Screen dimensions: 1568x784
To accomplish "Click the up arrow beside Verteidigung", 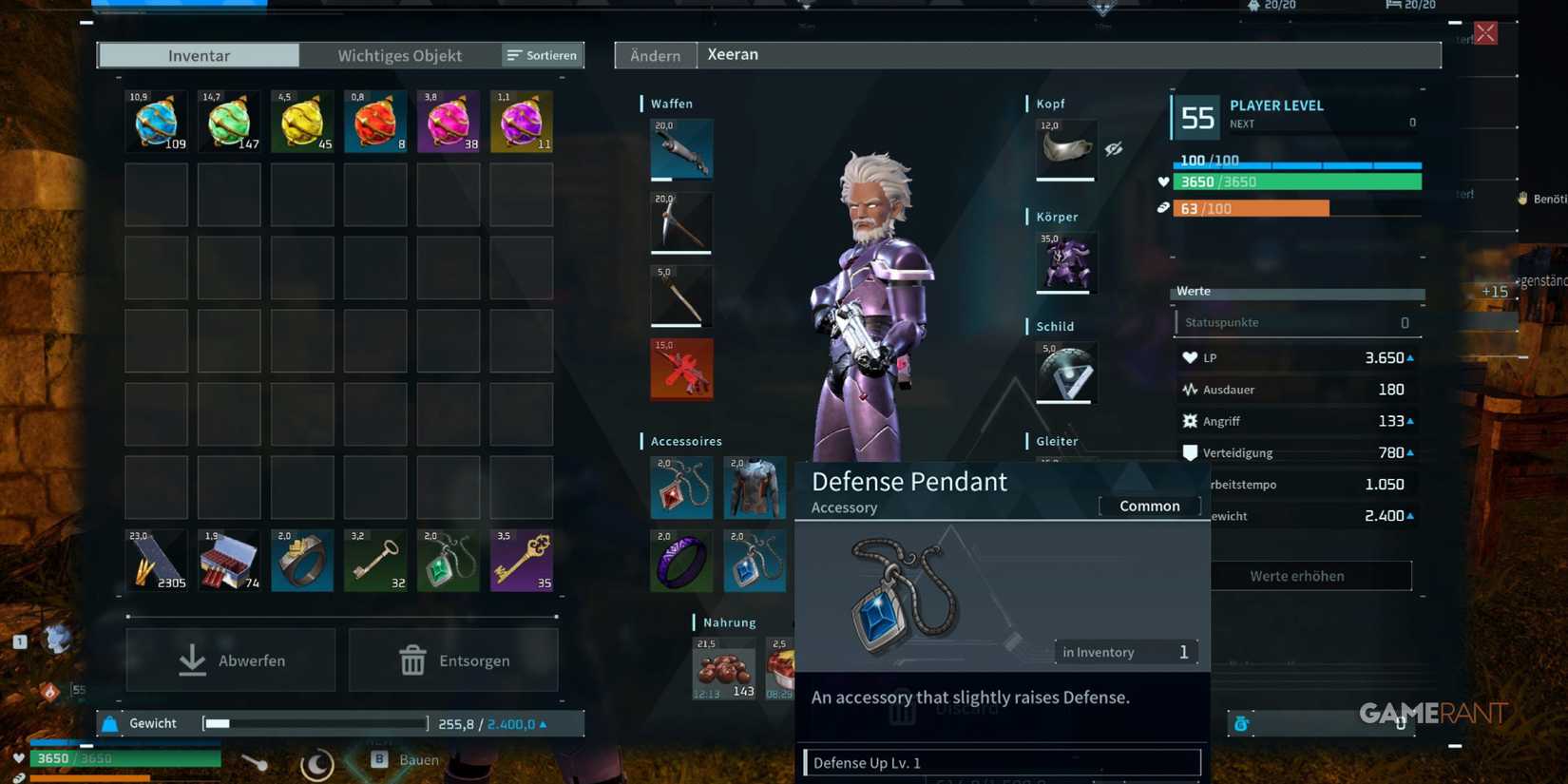I will point(1410,452).
